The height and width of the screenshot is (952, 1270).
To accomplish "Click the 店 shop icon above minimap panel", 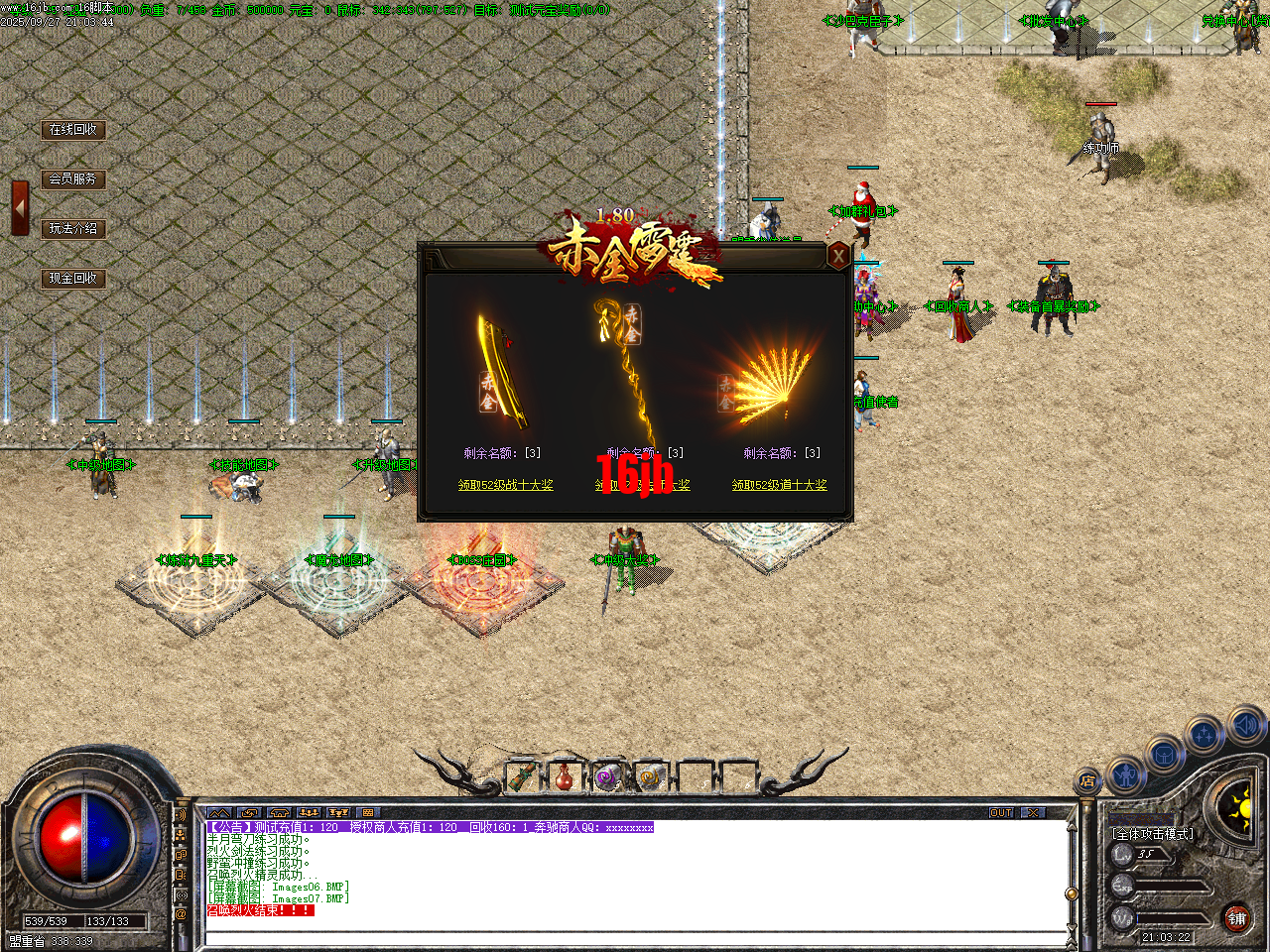I will [x=1087, y=779].
